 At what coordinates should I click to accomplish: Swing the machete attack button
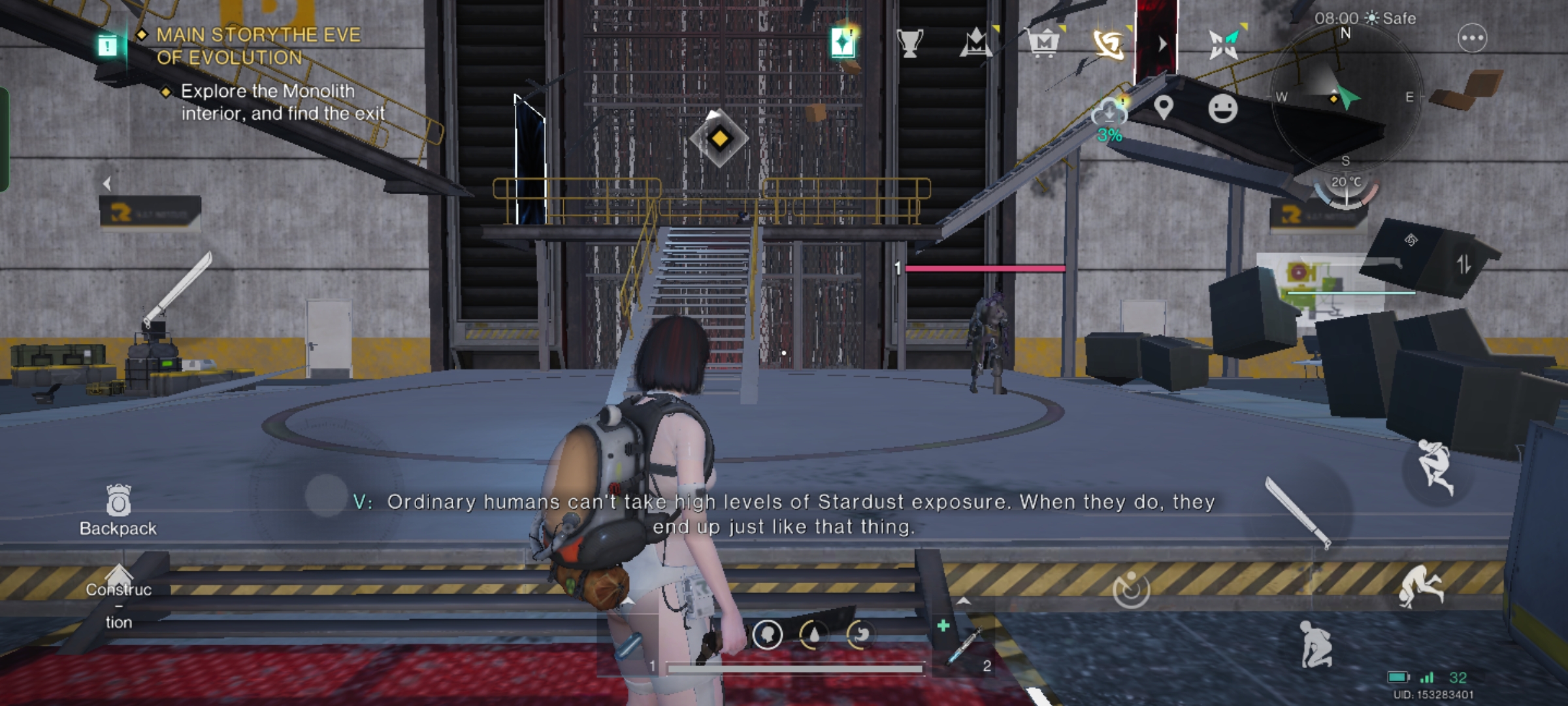coord(1298,513)
